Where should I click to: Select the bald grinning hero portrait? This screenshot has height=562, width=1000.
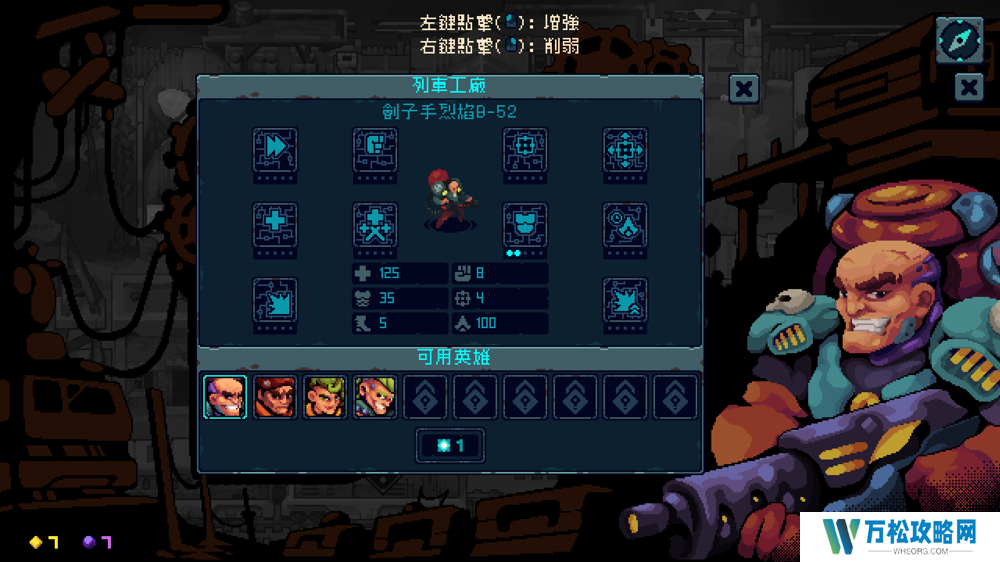[x=225, y=397]
